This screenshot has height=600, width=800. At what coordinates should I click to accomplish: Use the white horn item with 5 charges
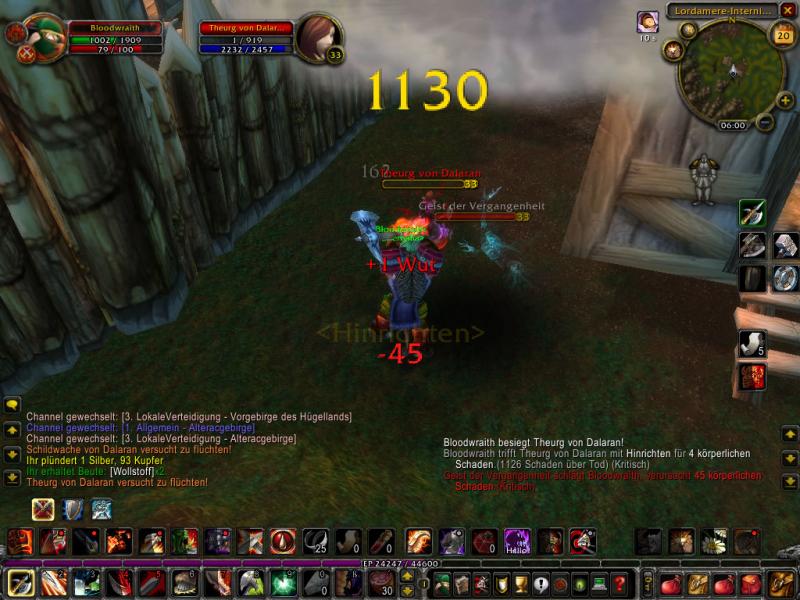coord(751,345)
